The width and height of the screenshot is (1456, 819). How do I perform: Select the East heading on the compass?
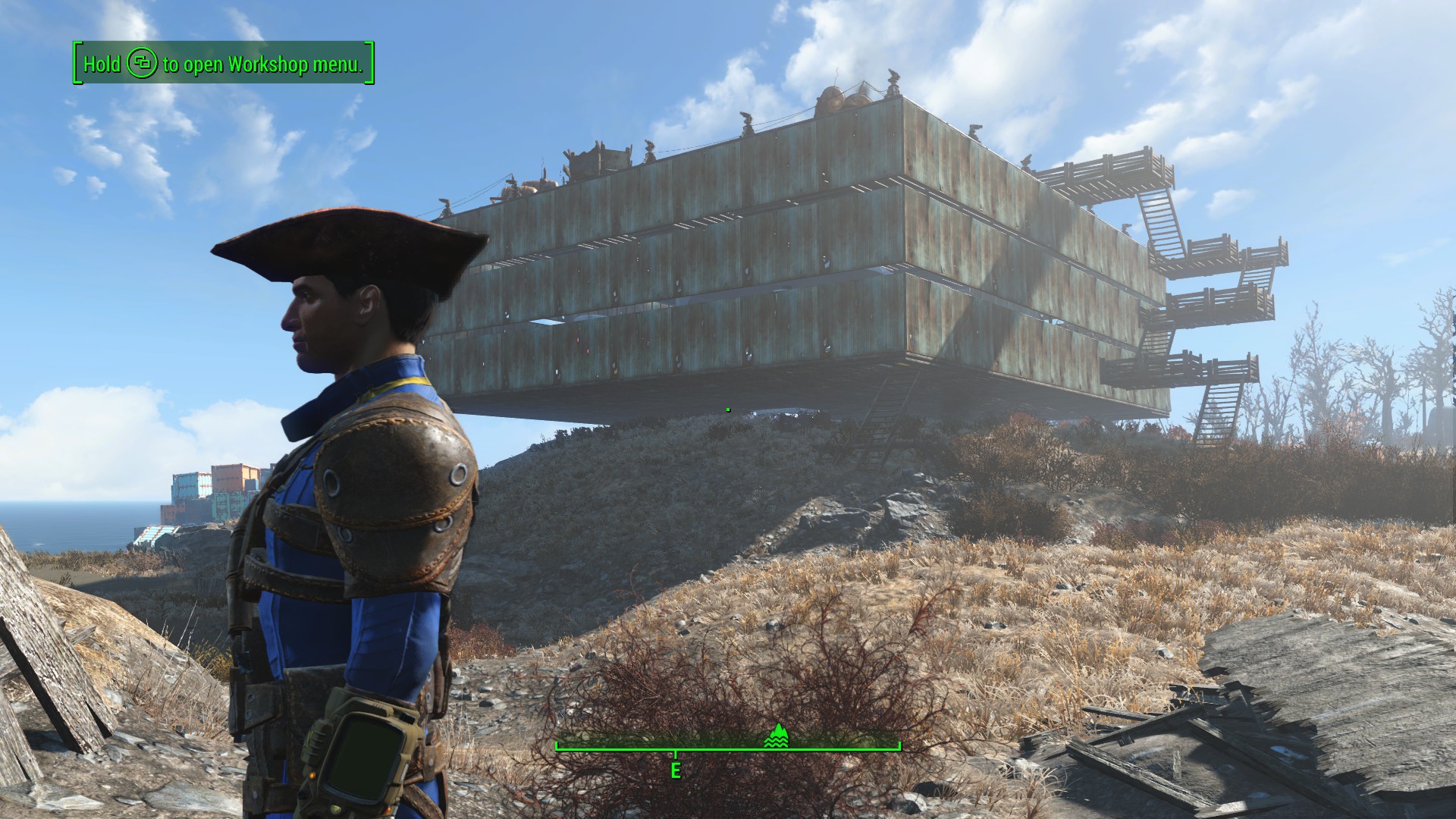676,770
